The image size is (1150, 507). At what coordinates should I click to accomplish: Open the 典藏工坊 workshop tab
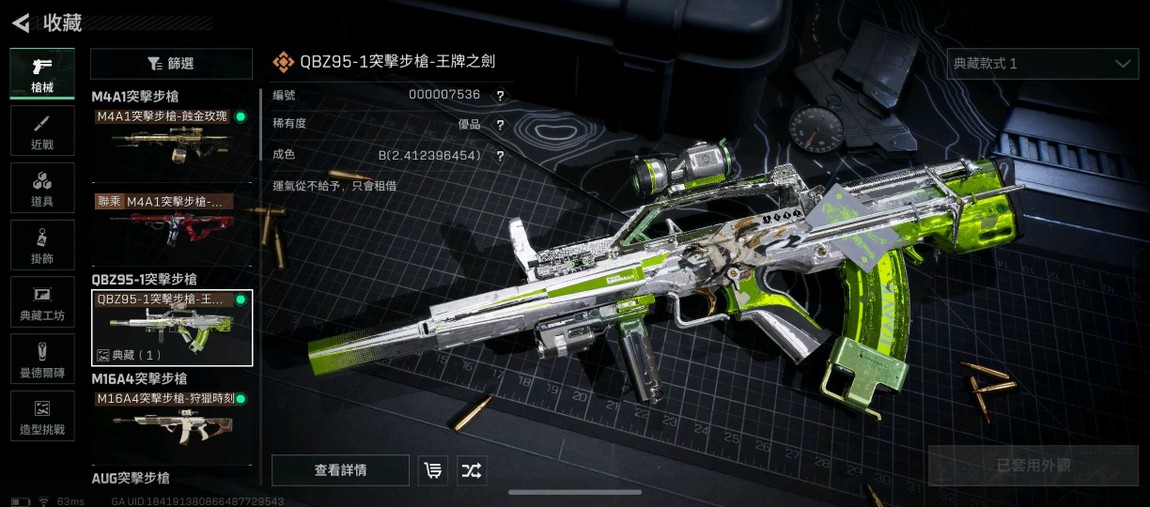pyautogui.click(x=42, y=302)
